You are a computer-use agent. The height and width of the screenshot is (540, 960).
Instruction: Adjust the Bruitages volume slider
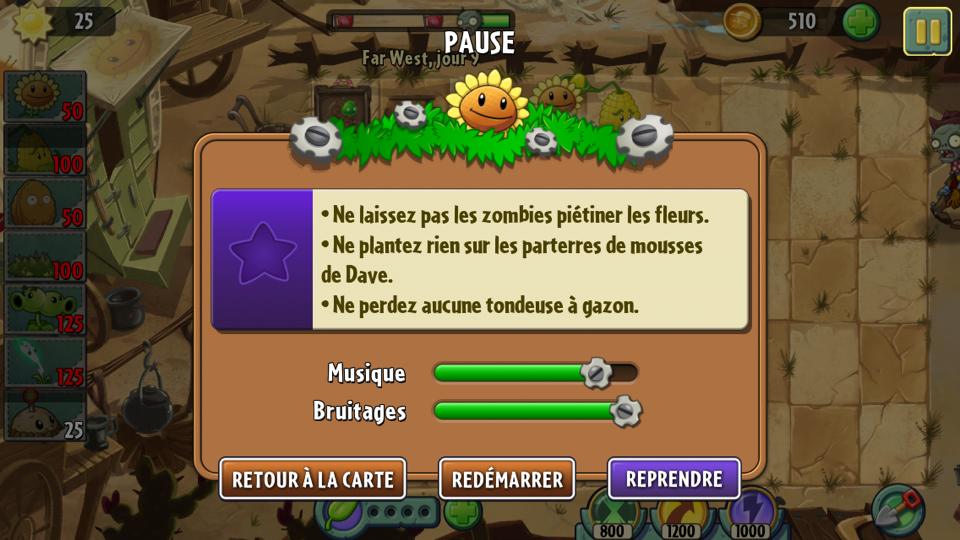[x=625, y=411]
